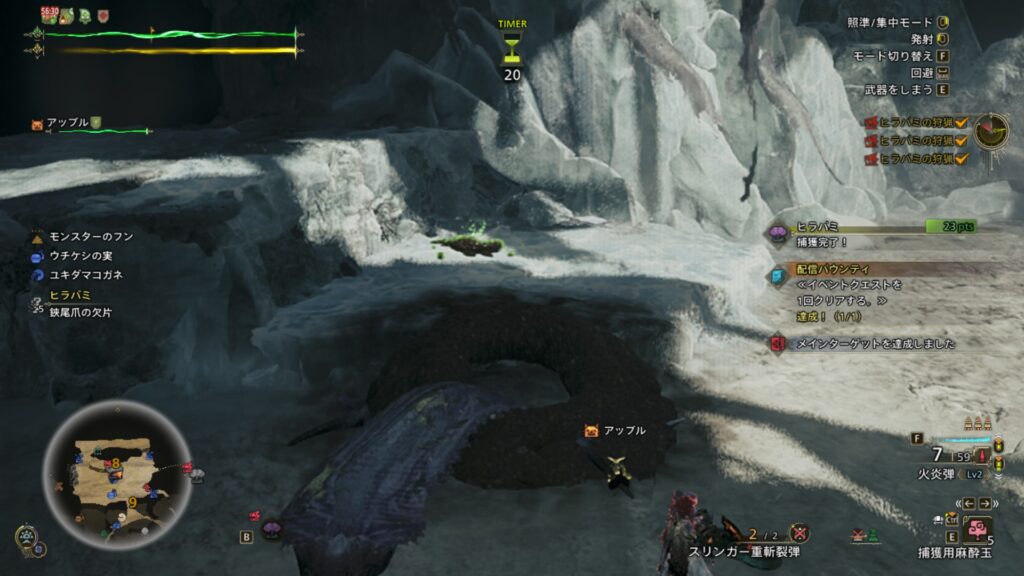Choose the ユキダマコガネ pickup entry
The width and height of the screenshot is (1024, 576).
(86, 275)
